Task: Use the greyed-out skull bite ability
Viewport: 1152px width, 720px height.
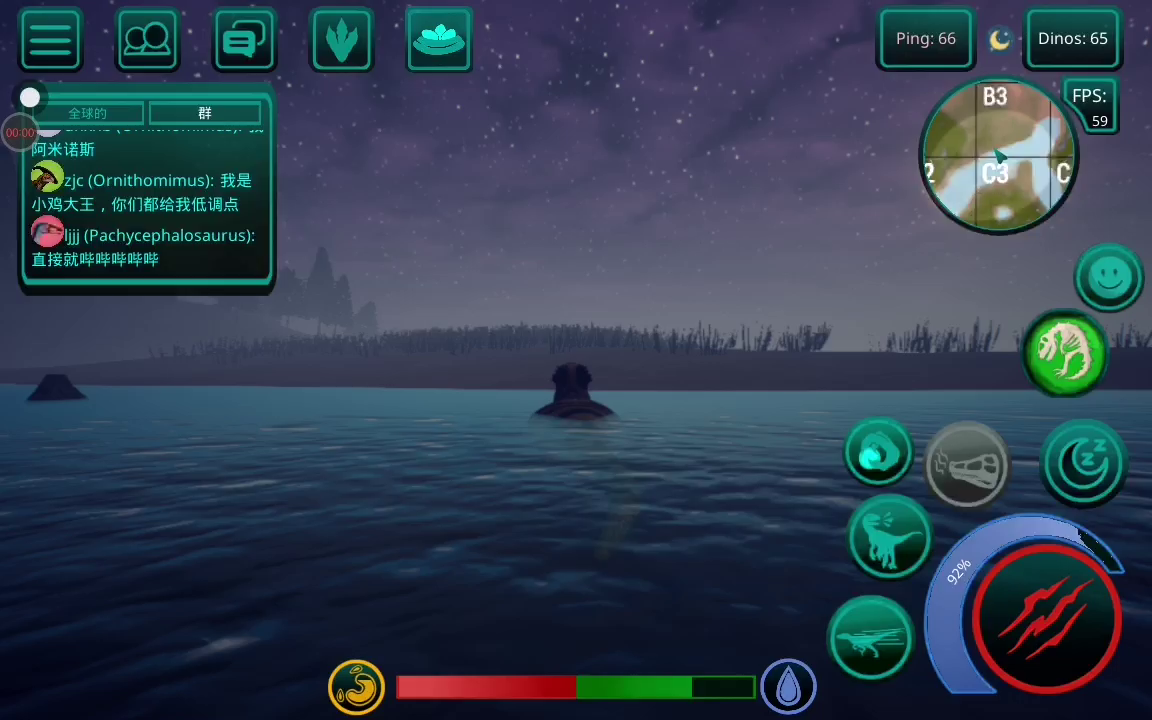Action: click(x=966, y=465)
